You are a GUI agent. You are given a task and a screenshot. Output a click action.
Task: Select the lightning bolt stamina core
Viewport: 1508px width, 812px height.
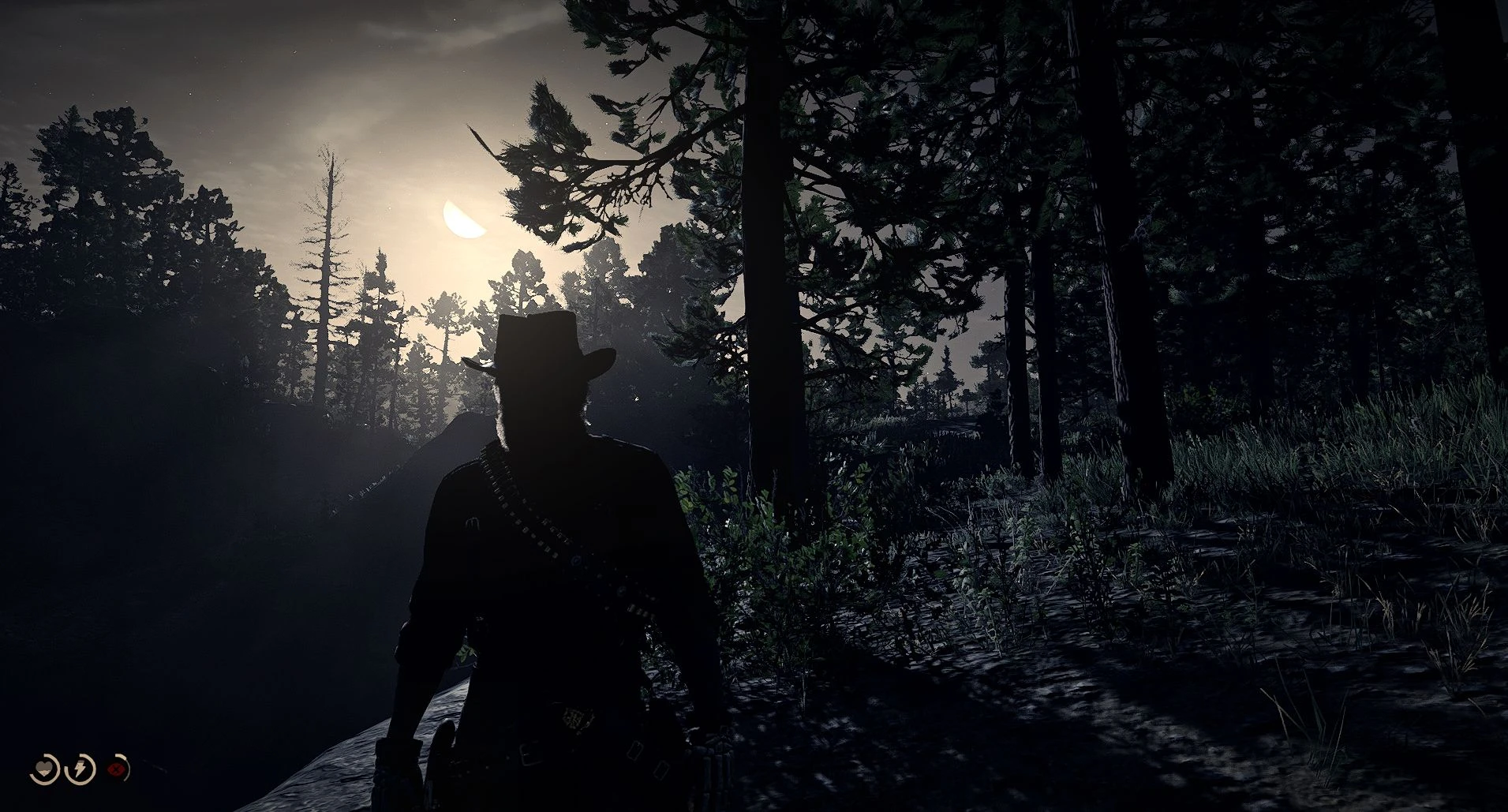(x=80, y=769)
